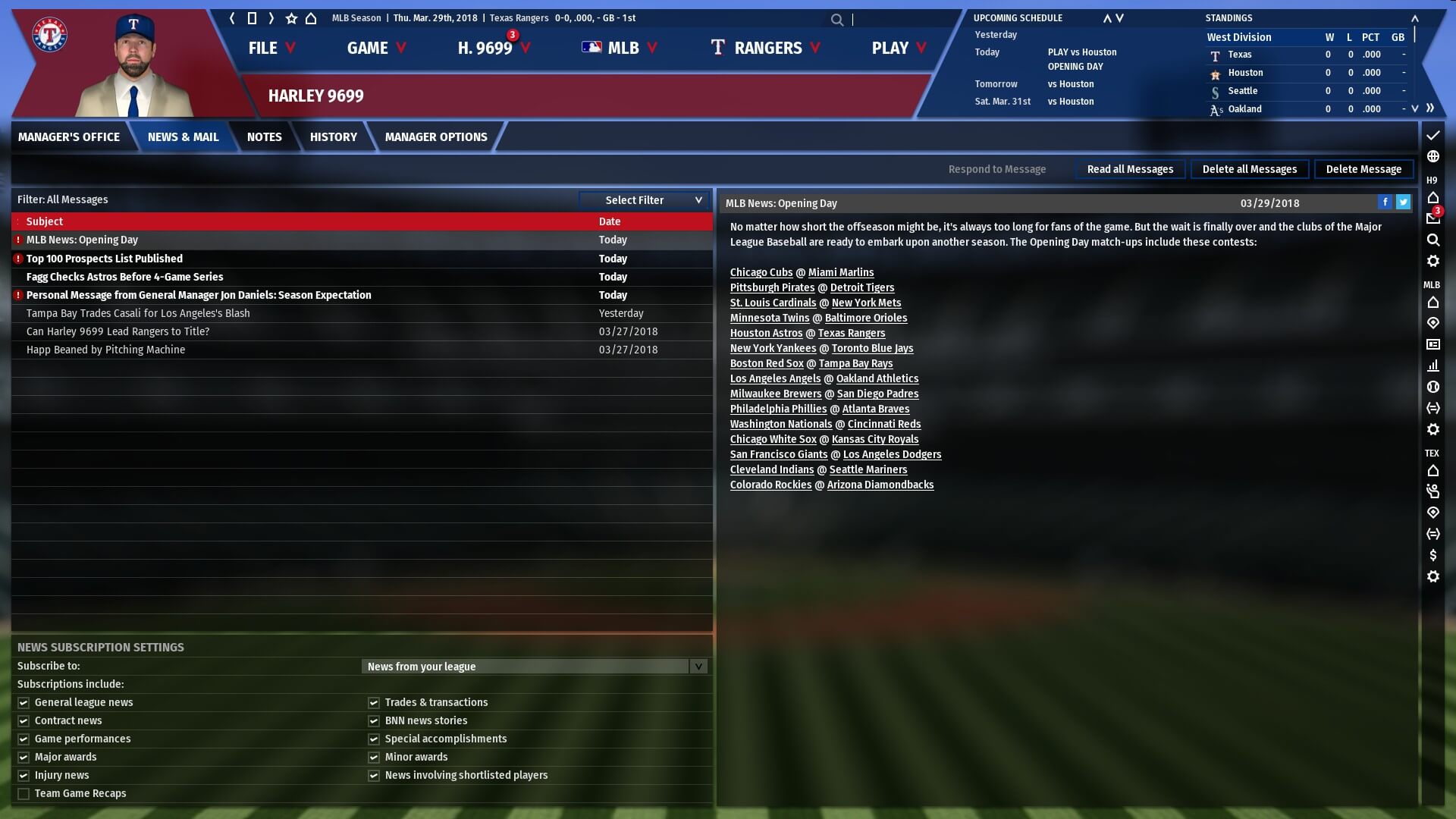Switch to the Manager's Office tab
The height and width of the screenshot is (819, 1456).
click(x=69, y=137)
